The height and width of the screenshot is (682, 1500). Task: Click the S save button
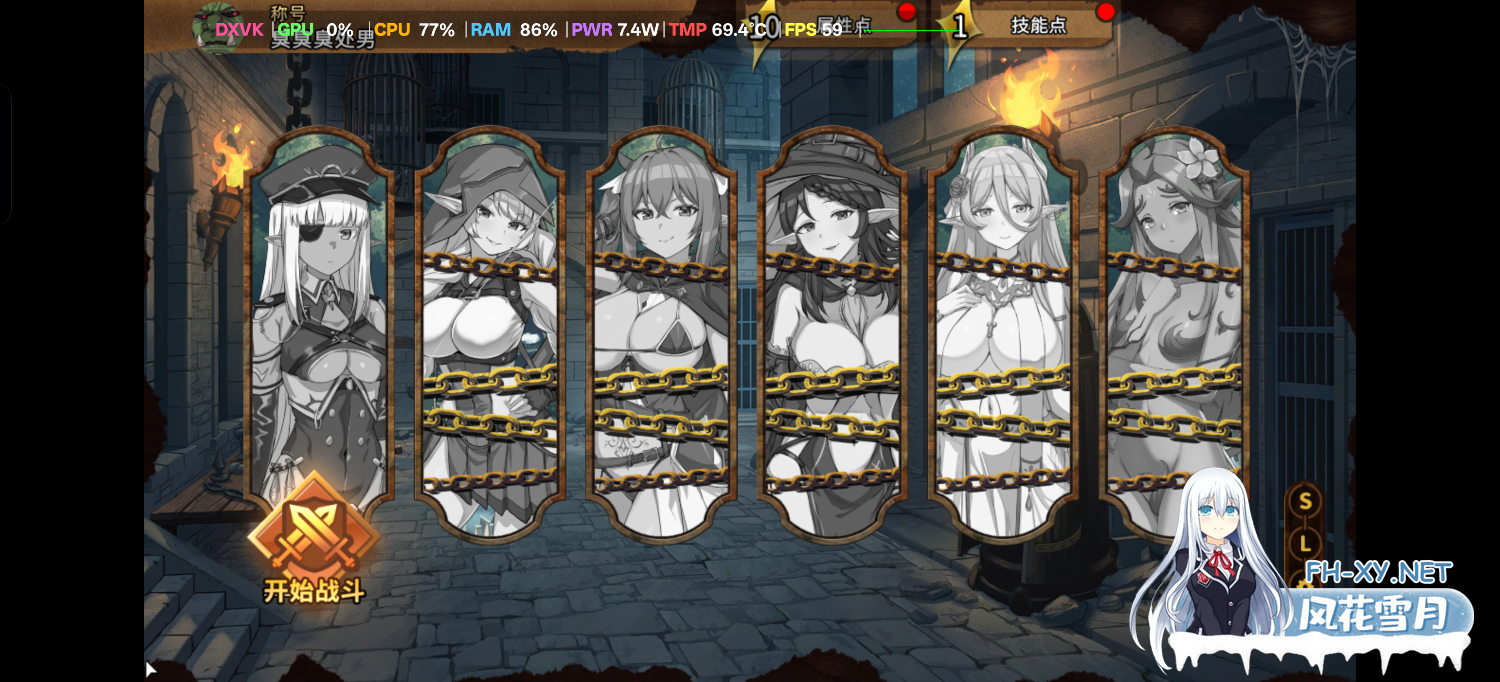(x=1304, y=501)
